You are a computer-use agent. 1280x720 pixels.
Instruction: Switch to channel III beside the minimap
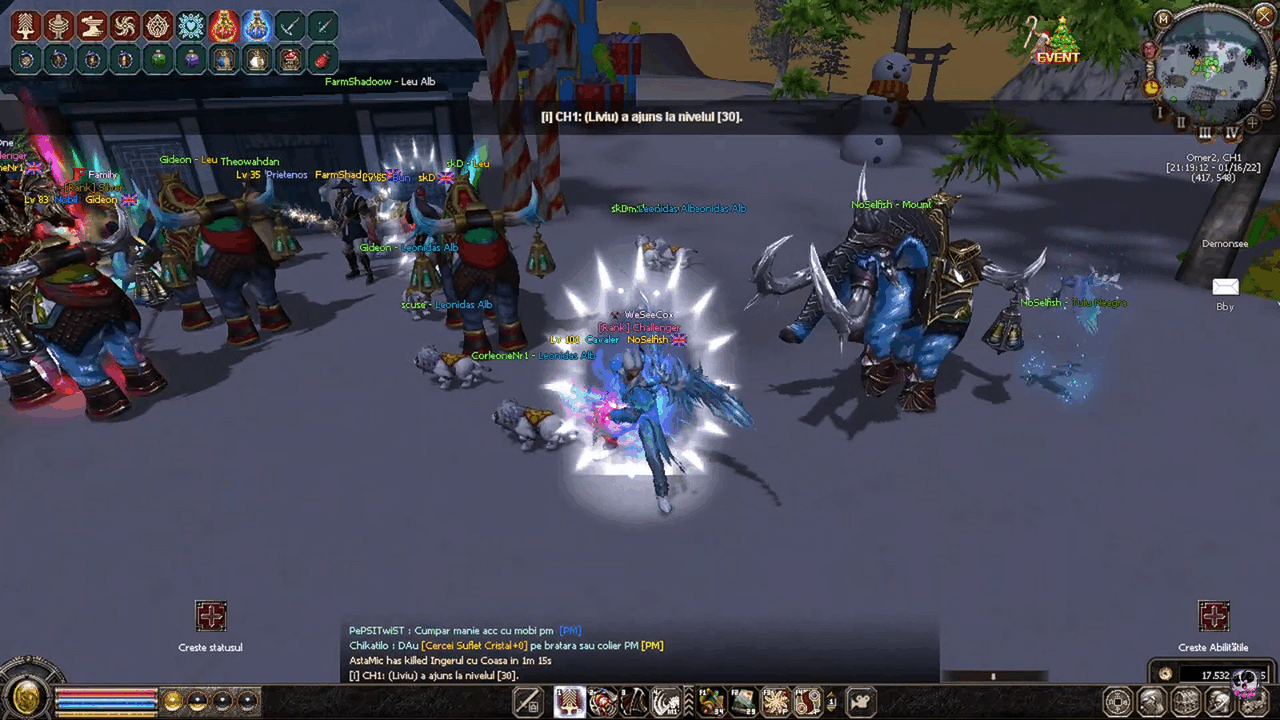click(x=1205, y=132)
